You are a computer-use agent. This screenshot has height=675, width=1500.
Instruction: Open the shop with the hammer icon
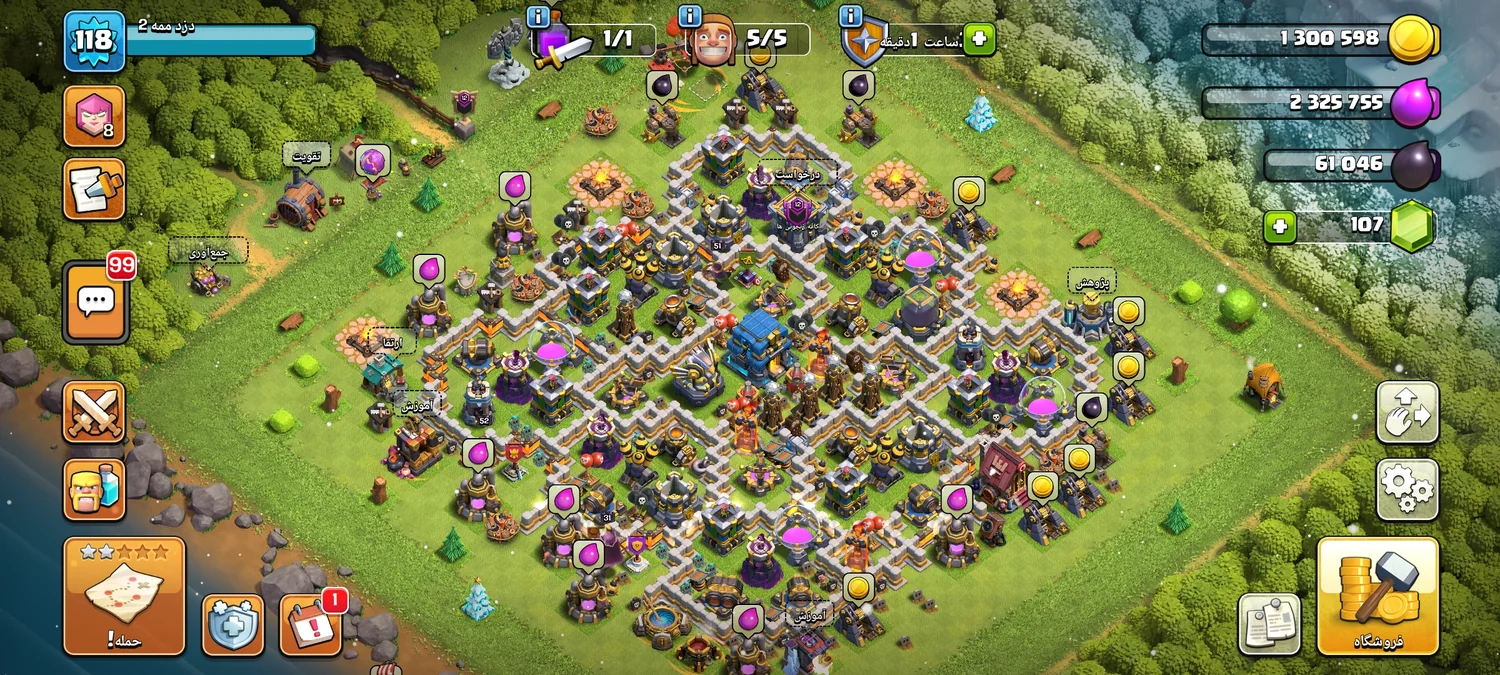pyautogui.click(x=1377, y=596)
